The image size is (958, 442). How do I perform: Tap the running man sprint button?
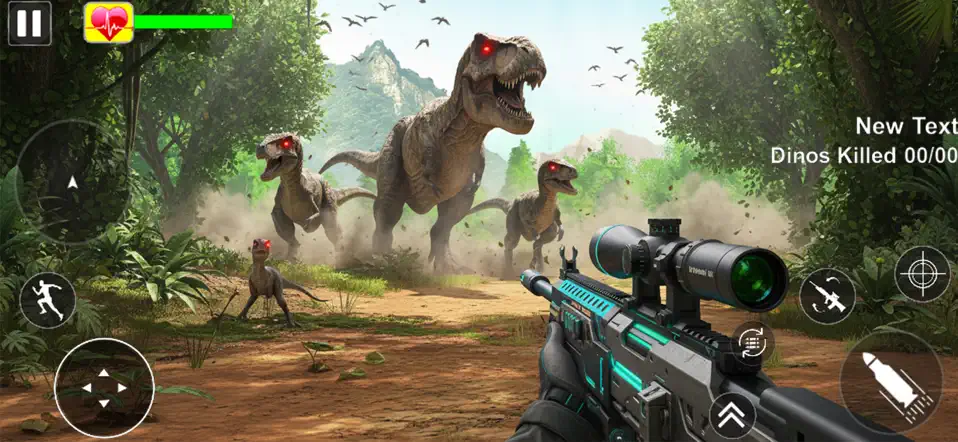(47, 300)
